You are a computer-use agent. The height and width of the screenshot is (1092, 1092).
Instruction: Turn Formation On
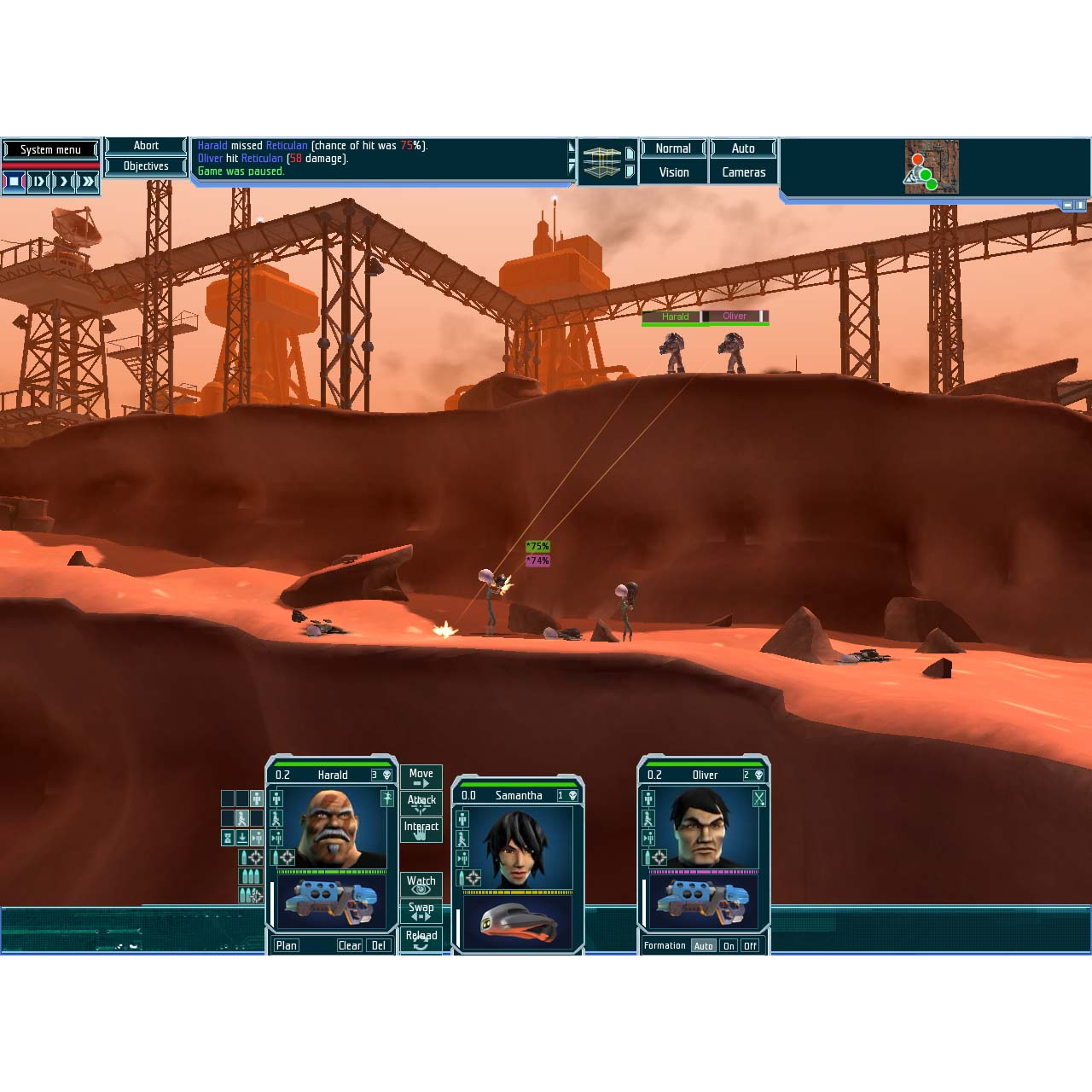click(729, 946)
